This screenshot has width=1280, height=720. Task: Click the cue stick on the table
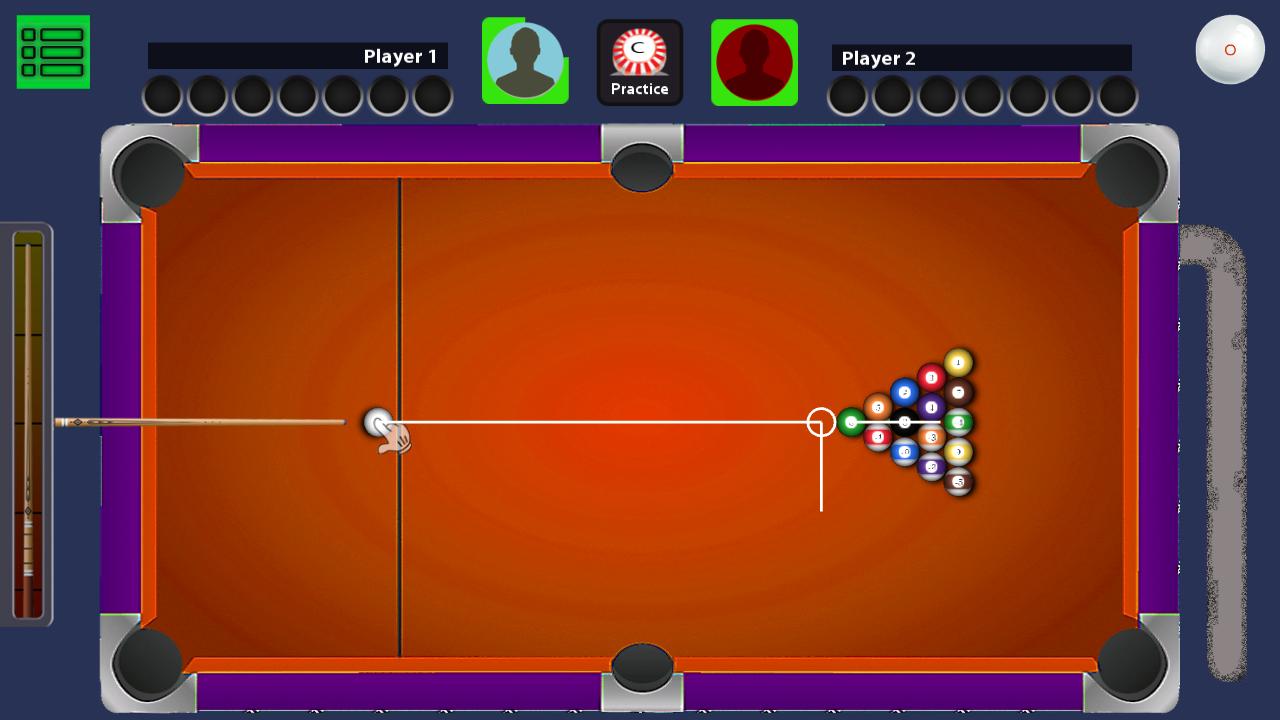(200, 420)
